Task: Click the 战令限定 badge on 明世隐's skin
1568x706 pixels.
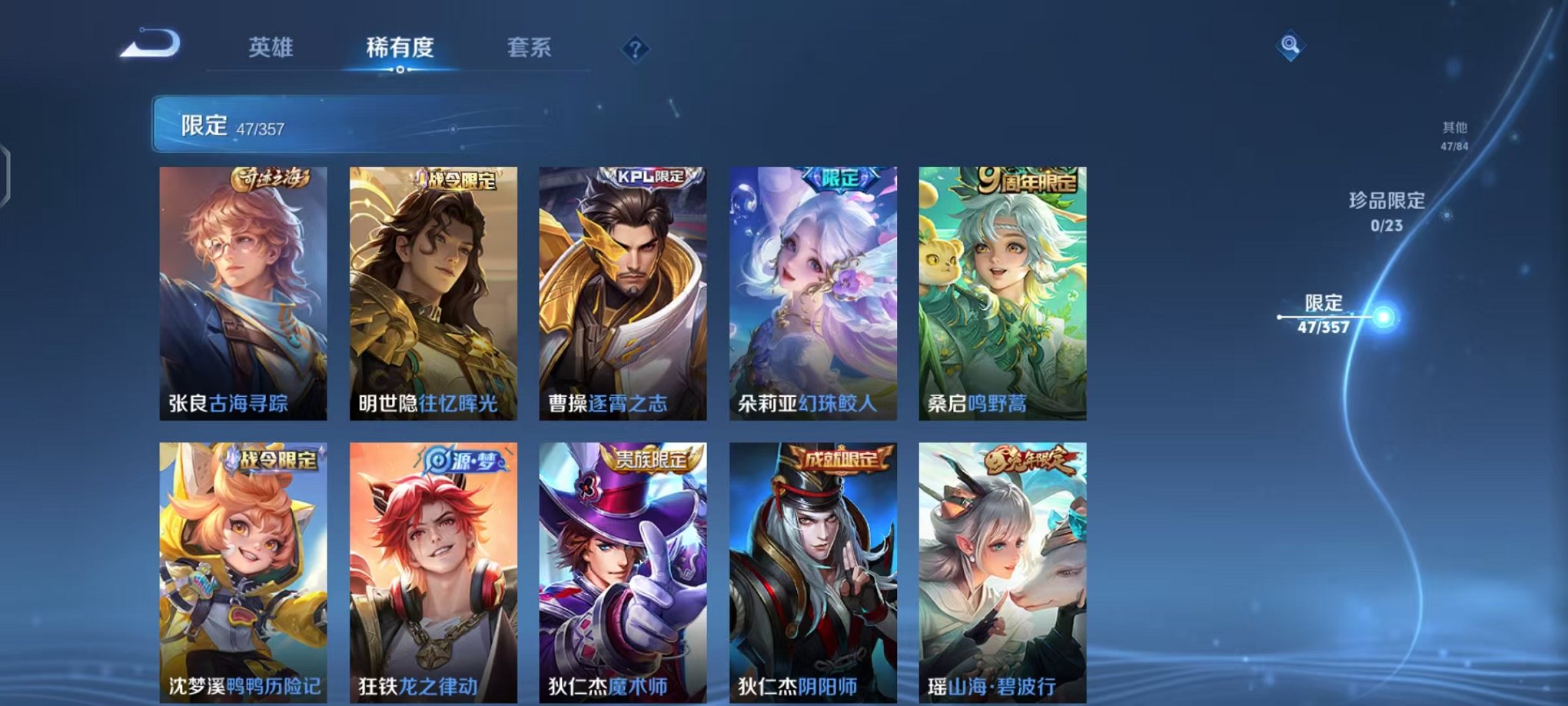Action: click(x=458, y=178)
